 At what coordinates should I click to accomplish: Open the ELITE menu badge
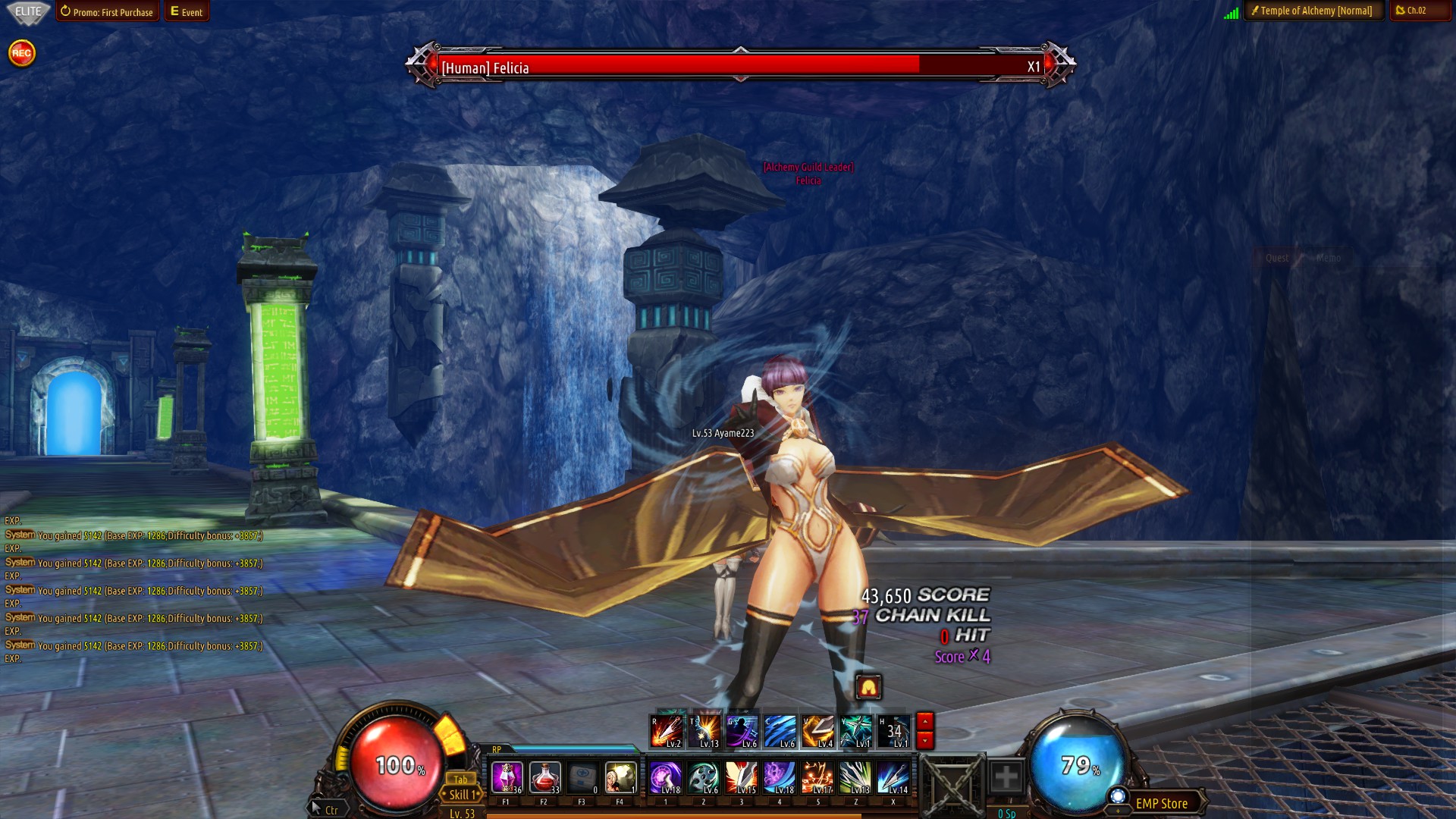tap(28, 11)
